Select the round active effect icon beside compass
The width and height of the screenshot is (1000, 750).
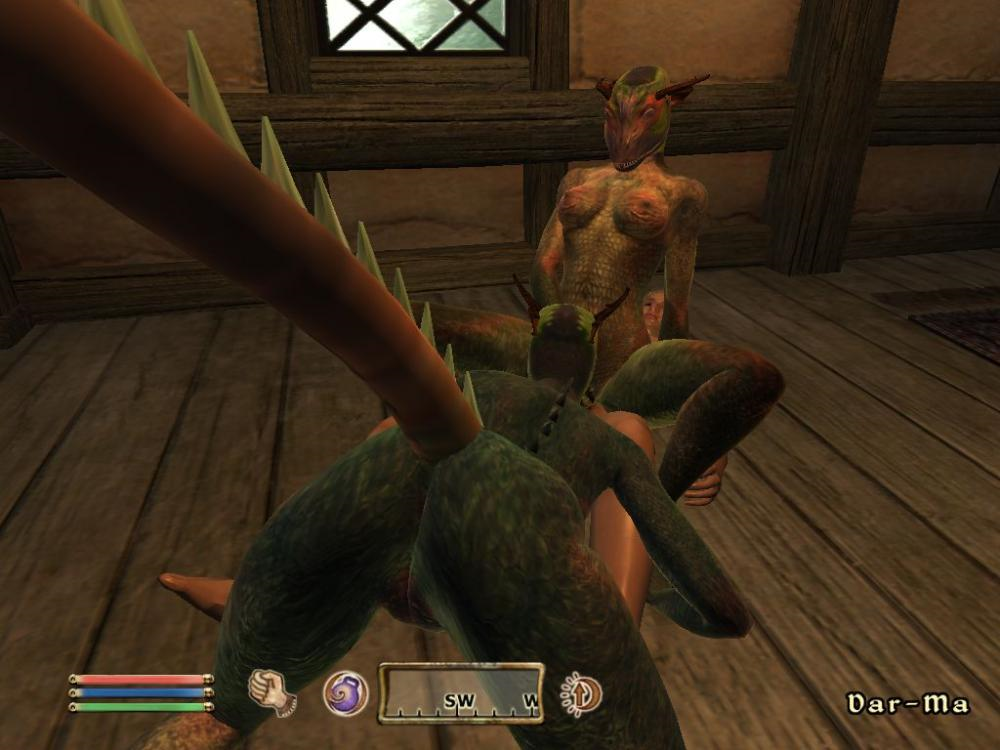(x=581, y=693)
